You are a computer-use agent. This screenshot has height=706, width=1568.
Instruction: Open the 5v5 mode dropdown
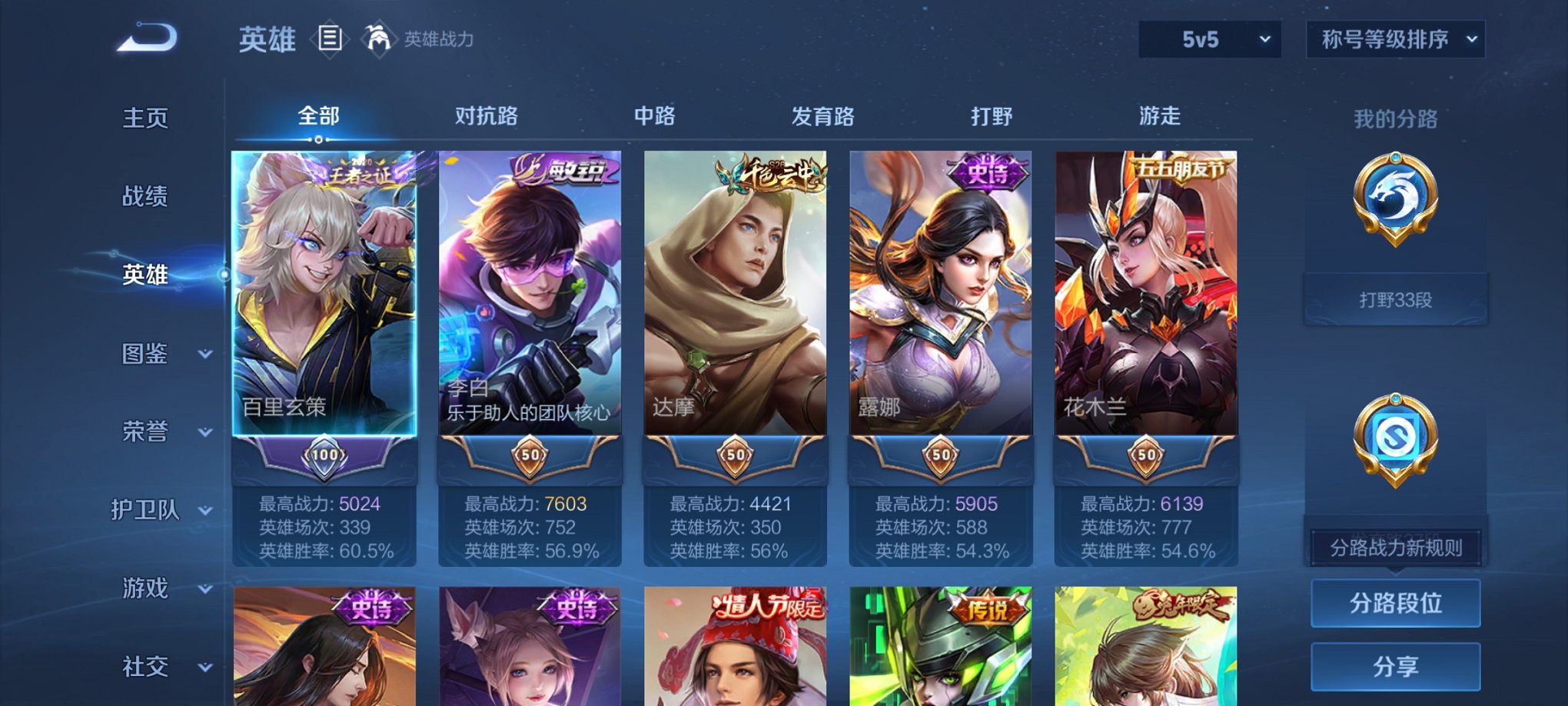coord(1210,36)
